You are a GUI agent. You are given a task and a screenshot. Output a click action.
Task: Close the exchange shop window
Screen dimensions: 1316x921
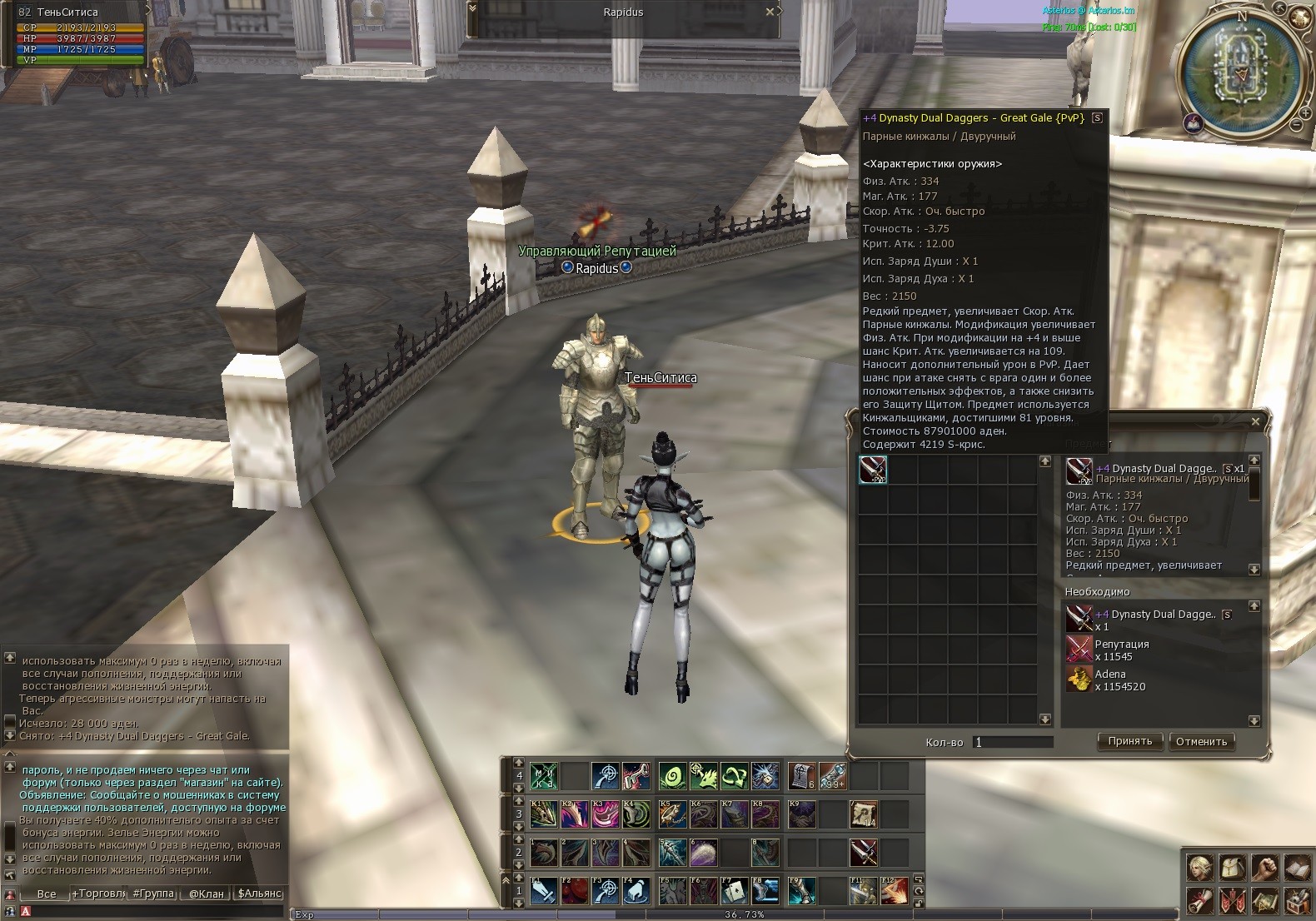tap(1255, 421)
